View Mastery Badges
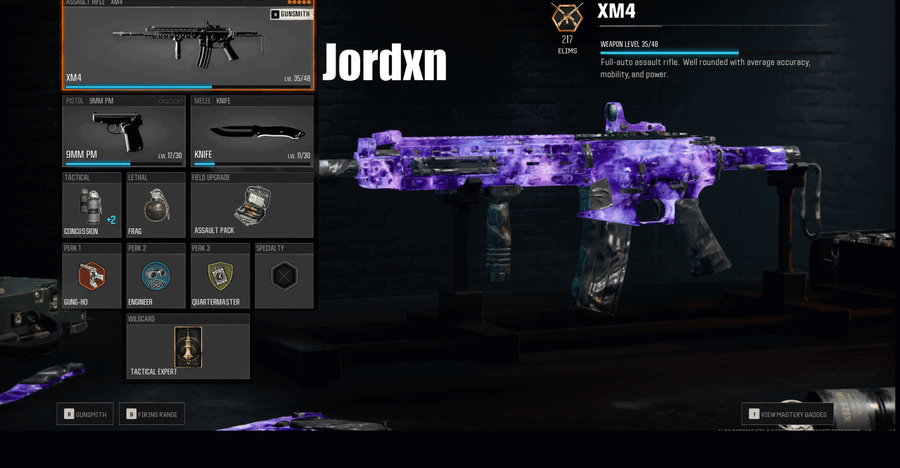Image resolution: width=900 pixels, height=468 pixels. coord(788,414)
